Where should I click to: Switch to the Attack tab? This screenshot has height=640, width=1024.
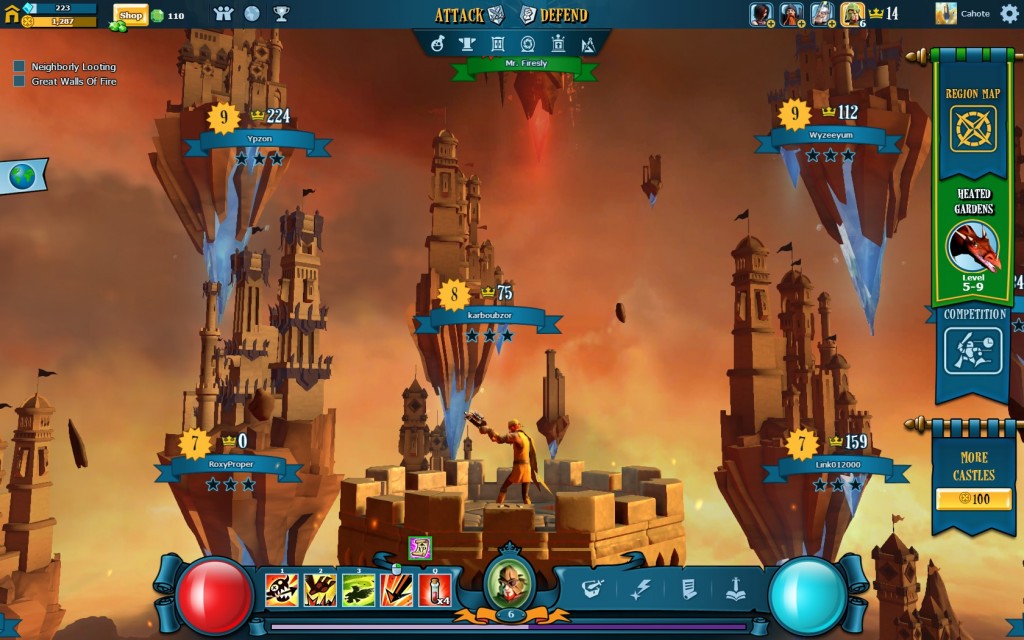click(x=469, y=15)
